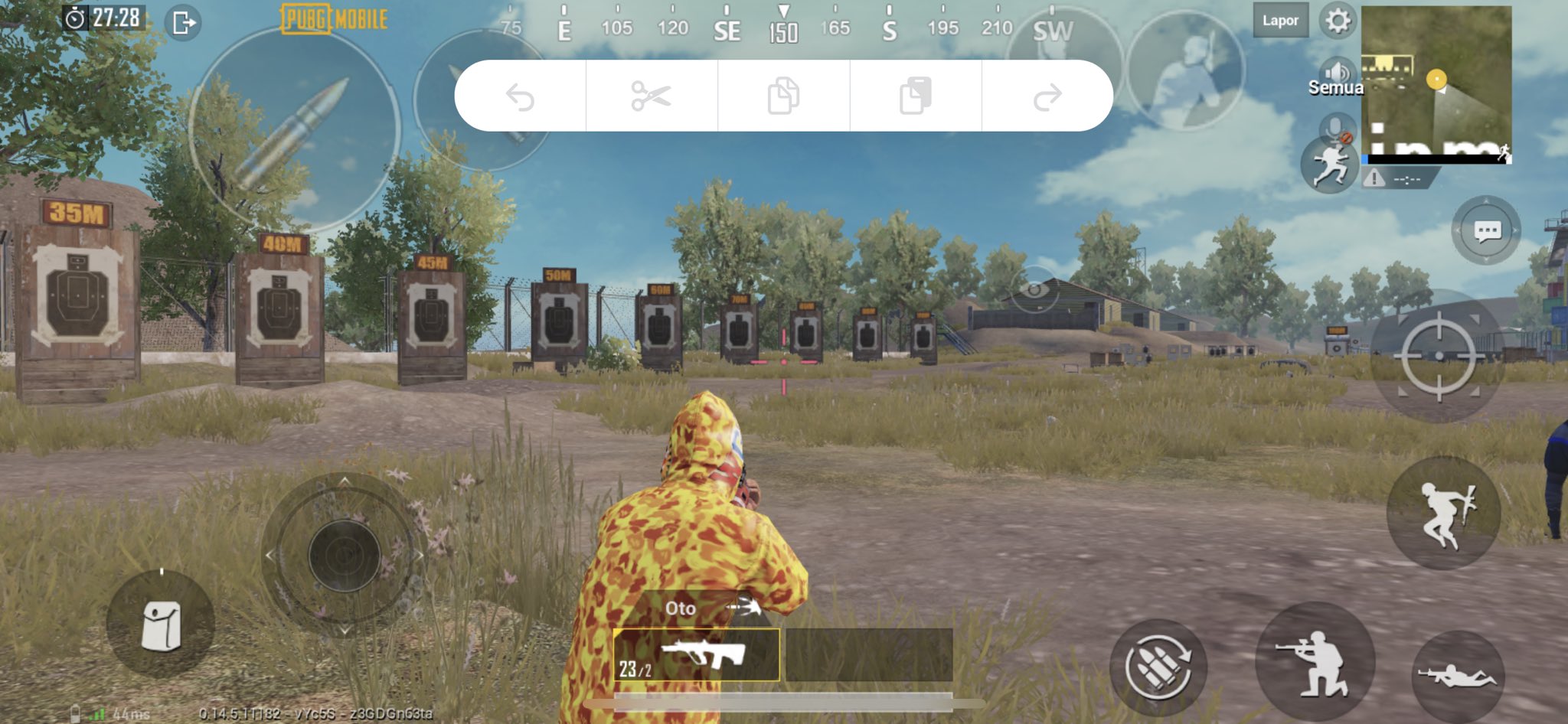Open the Lapor report button
The width and height of the screenshot is (1568, 724).
point(1280,21)
